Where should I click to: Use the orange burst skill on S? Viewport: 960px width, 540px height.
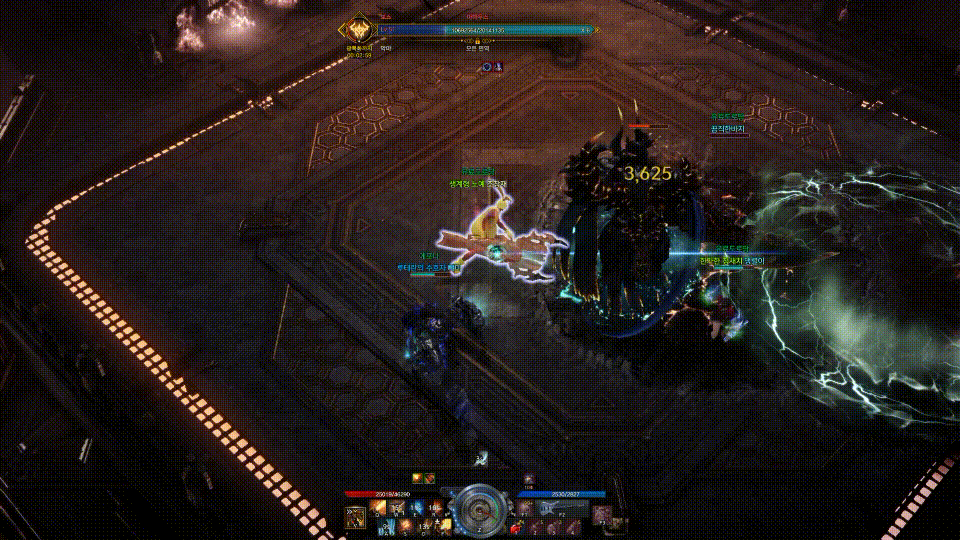tap(404, 526)
